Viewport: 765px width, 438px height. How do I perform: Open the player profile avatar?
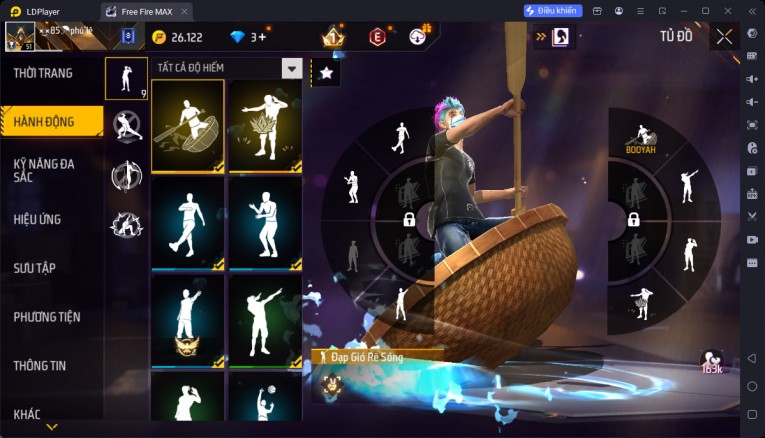[20, 36]
